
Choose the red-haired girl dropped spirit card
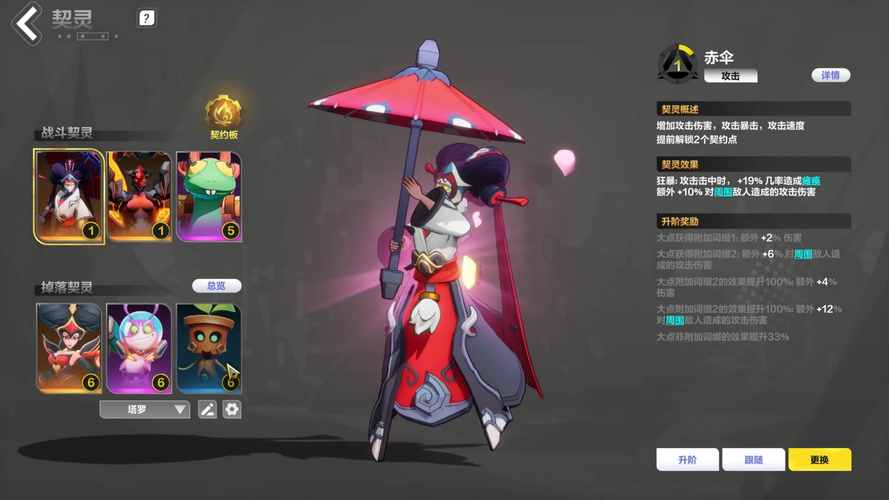tap(69, 347)
